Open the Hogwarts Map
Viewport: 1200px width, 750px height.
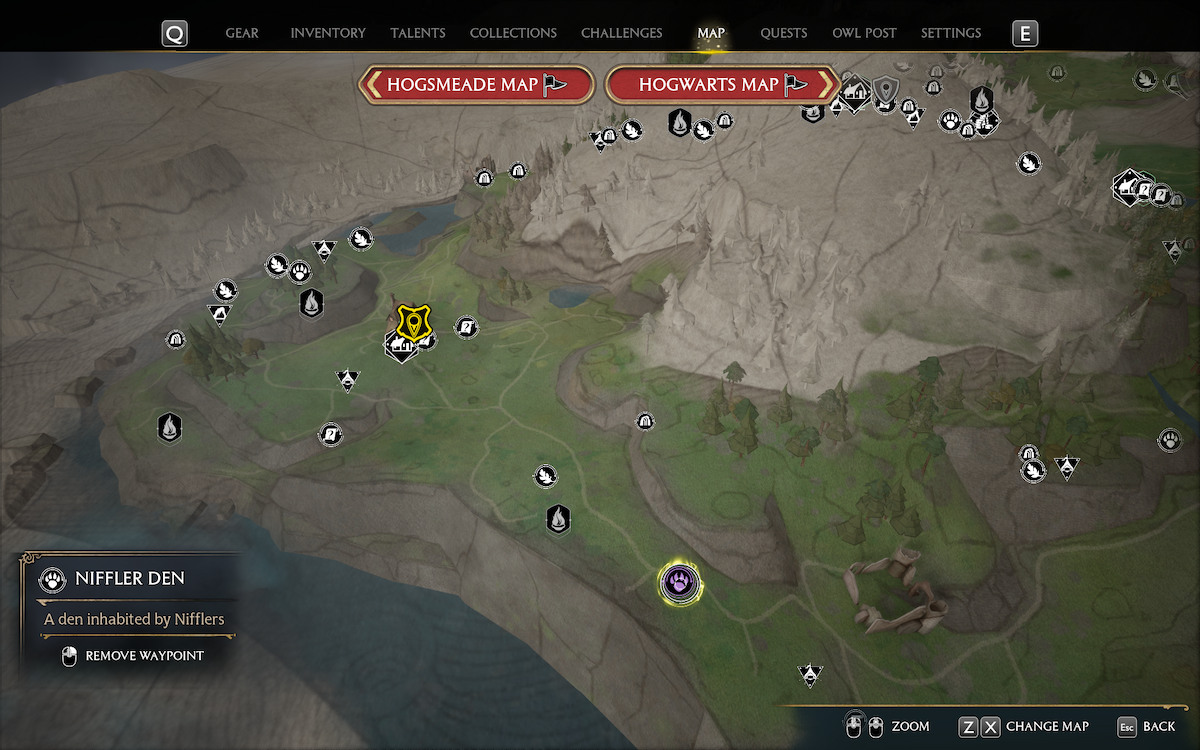pos(722,85)
